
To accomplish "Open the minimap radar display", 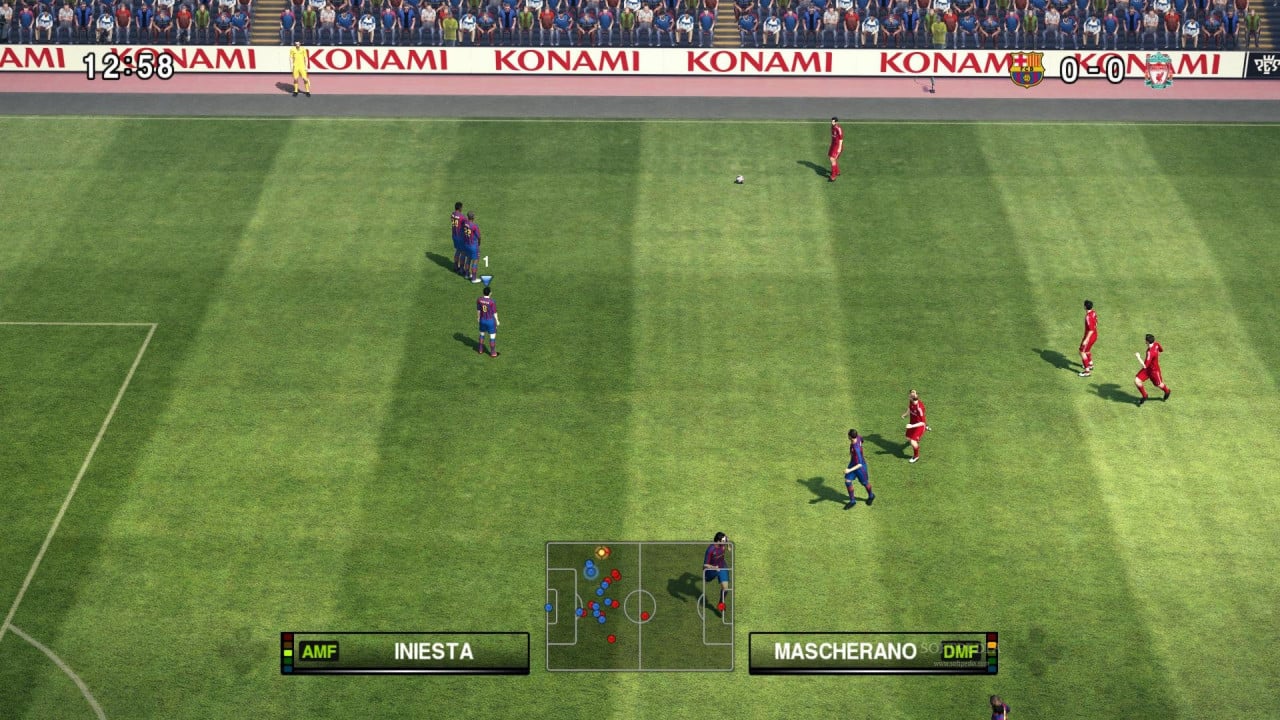I will (x=640, y=605).
